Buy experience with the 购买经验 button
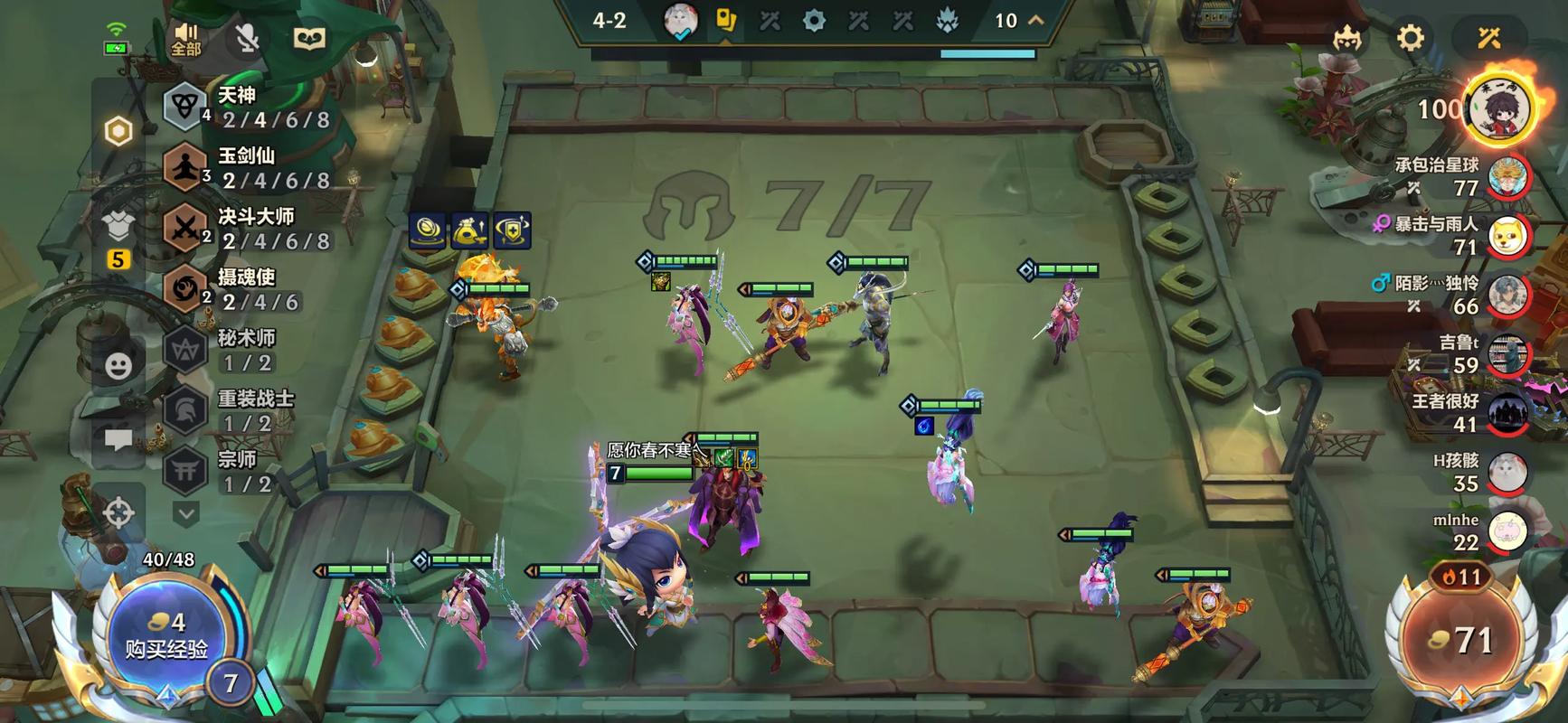This screenshot has width=1568, height=723. 165,635
